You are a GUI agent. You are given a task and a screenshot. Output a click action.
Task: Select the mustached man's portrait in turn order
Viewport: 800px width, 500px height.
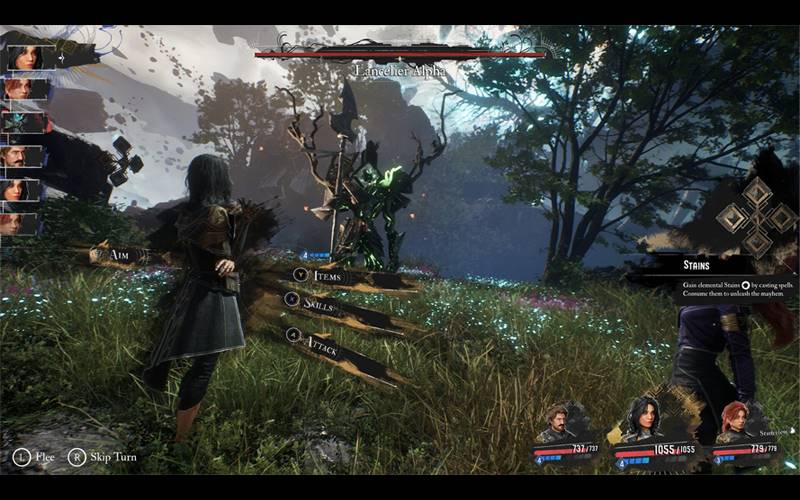click(23, 156)
